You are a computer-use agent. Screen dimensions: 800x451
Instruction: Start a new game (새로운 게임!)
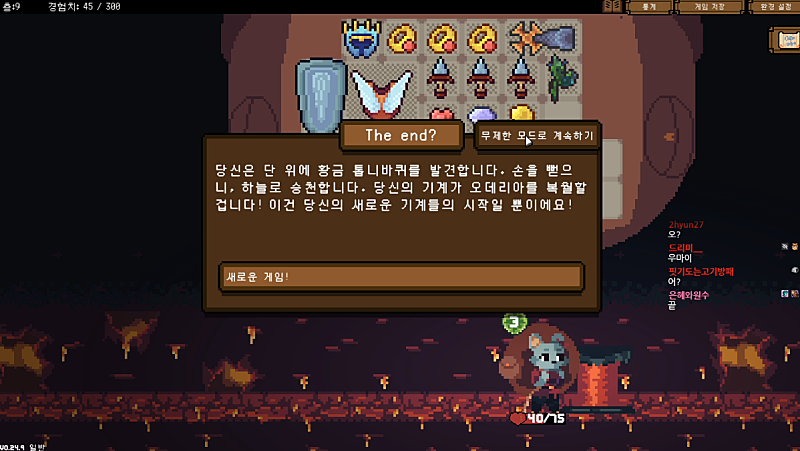coord(400,277)
